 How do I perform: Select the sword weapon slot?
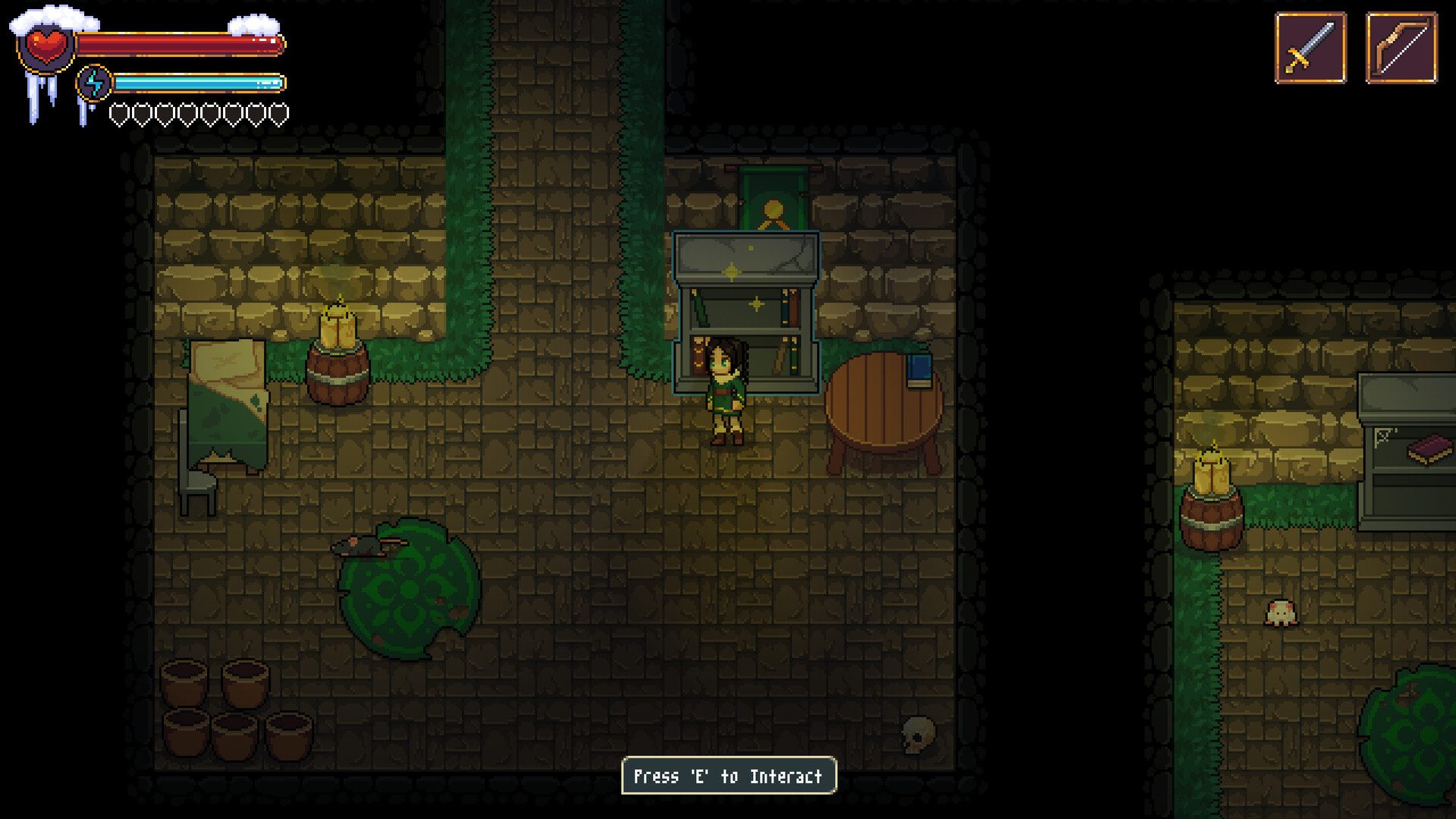(1314, 47)
